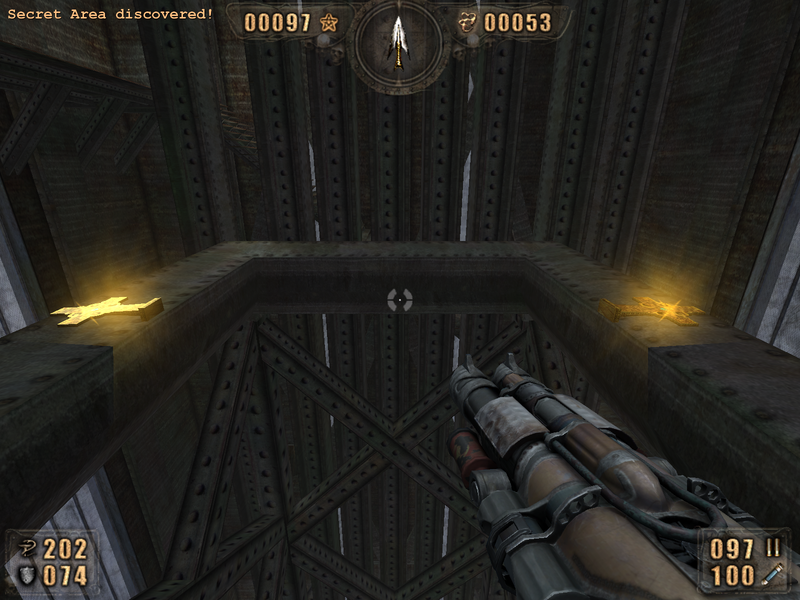Select the armor shield icon beside 074

click(x=26, y=575)
